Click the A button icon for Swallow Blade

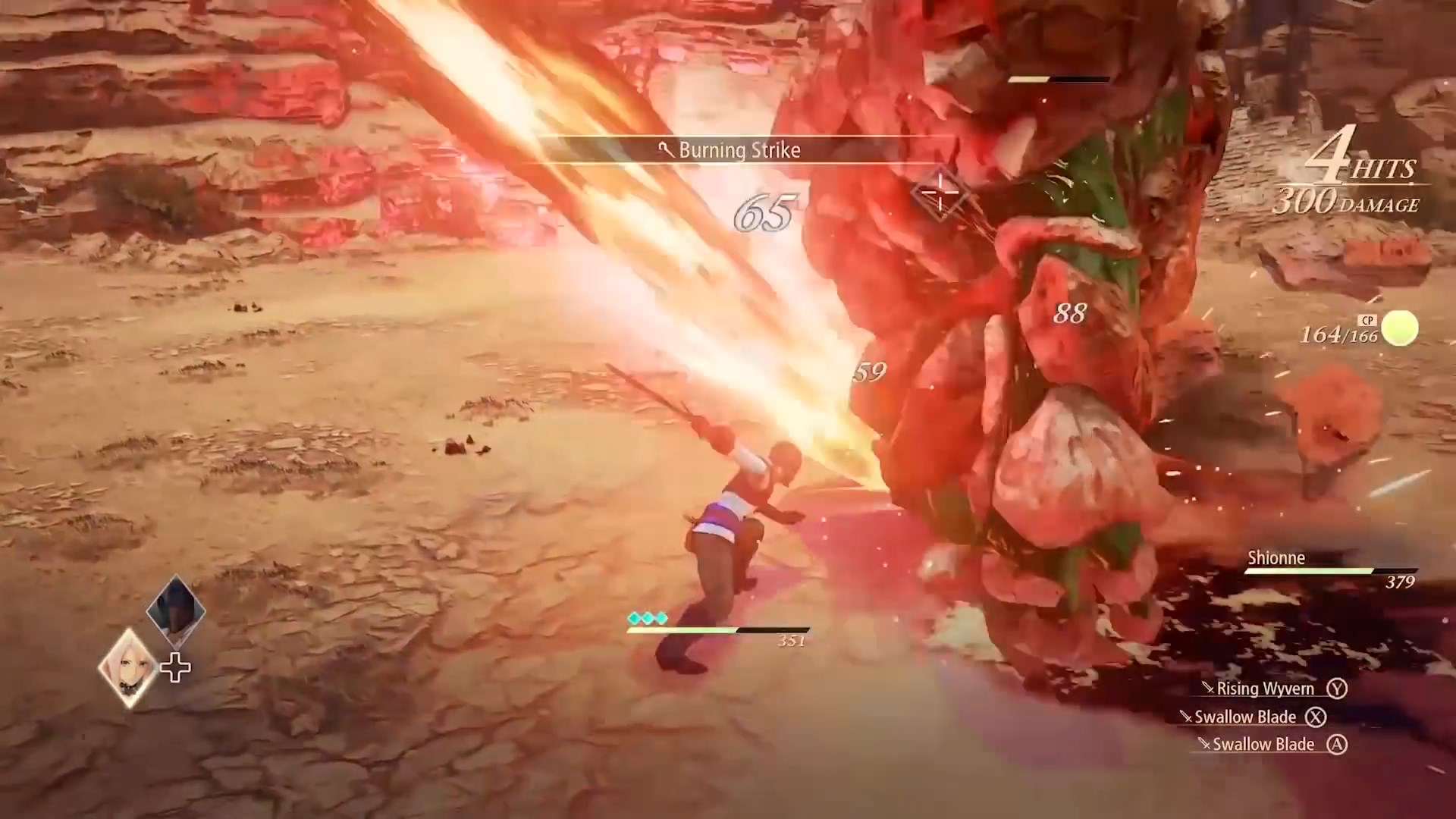[x=1339, y=744]
